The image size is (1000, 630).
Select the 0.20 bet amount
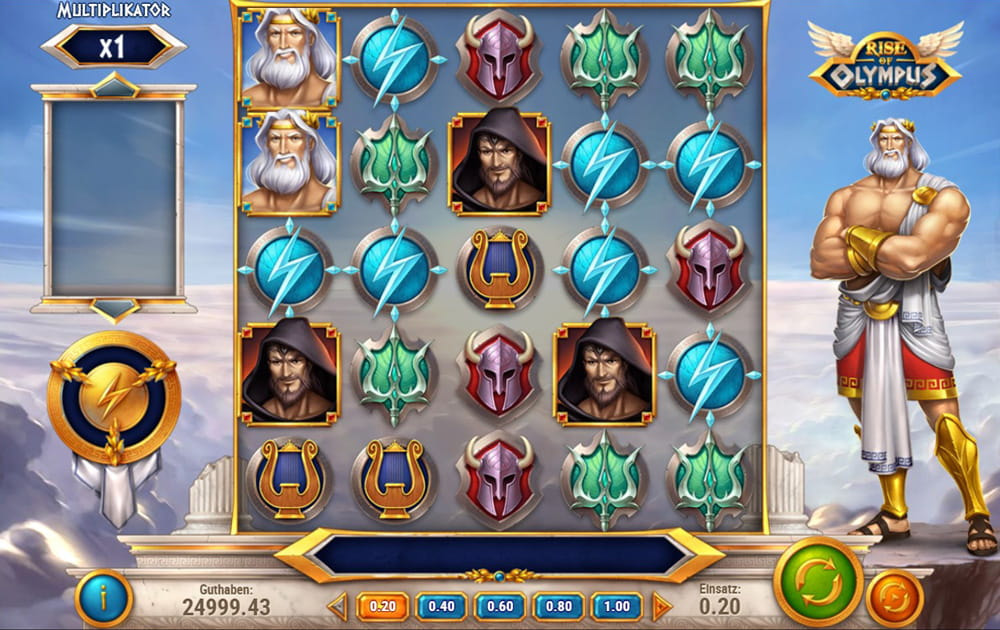tap(383, 606)
